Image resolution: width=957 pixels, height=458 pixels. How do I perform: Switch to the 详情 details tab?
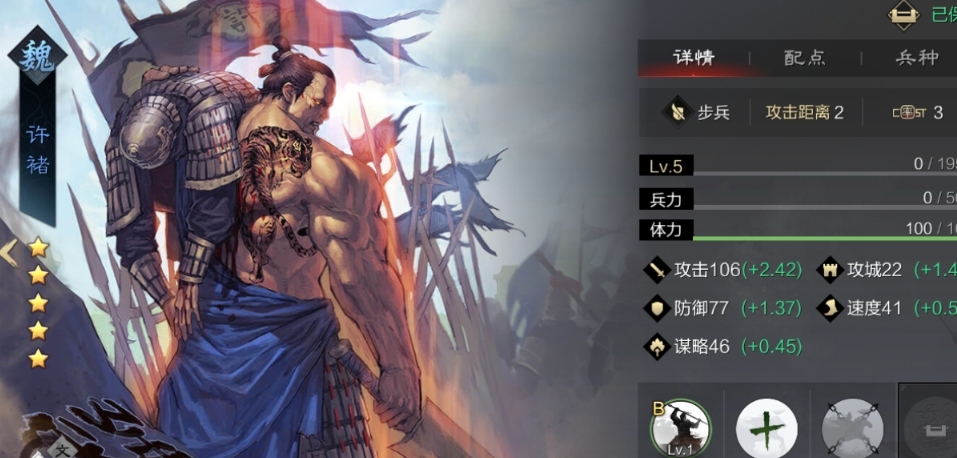(693, 57)
